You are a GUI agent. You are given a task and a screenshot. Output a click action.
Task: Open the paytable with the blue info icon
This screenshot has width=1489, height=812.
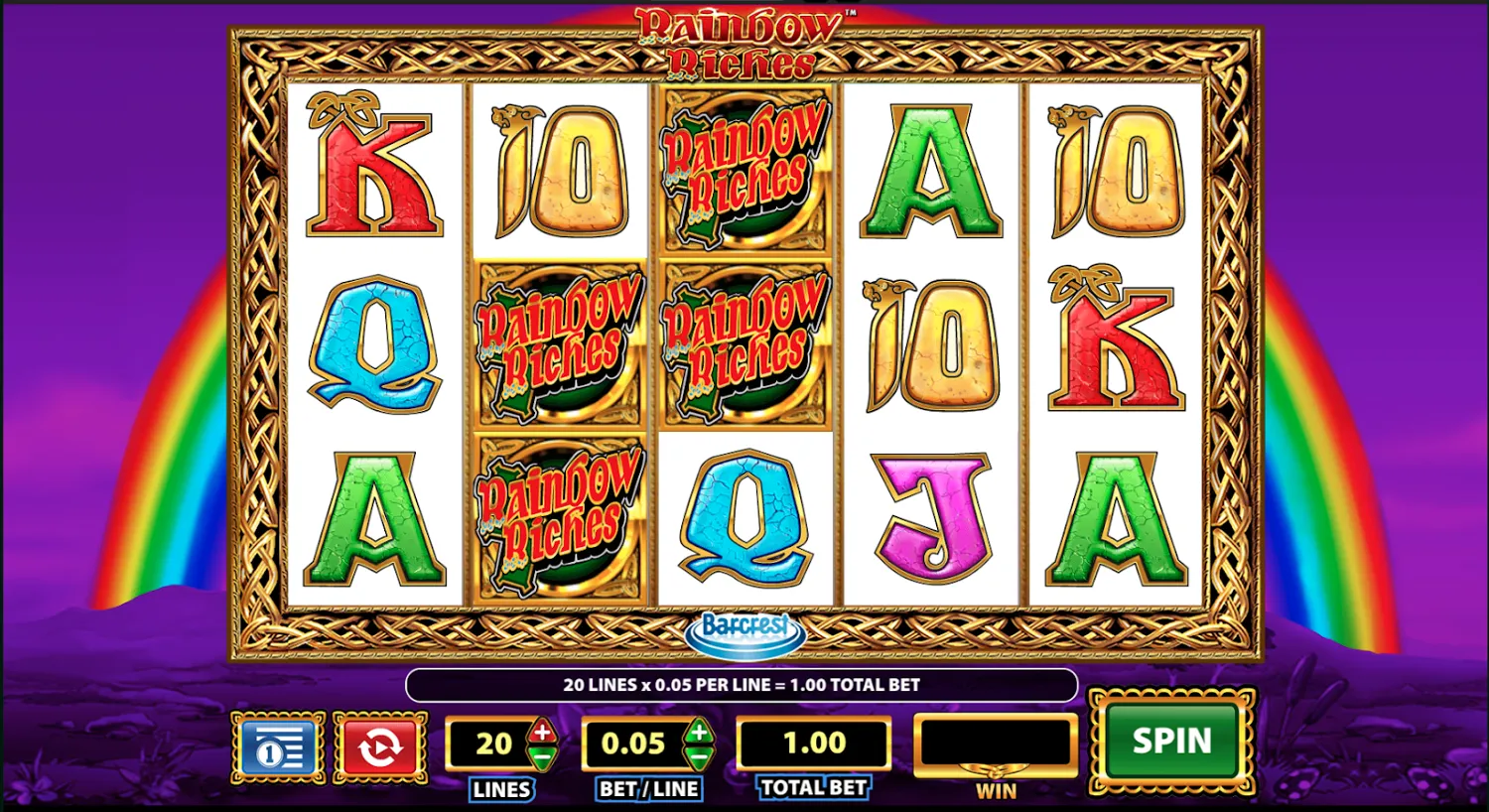coord(278,745)
